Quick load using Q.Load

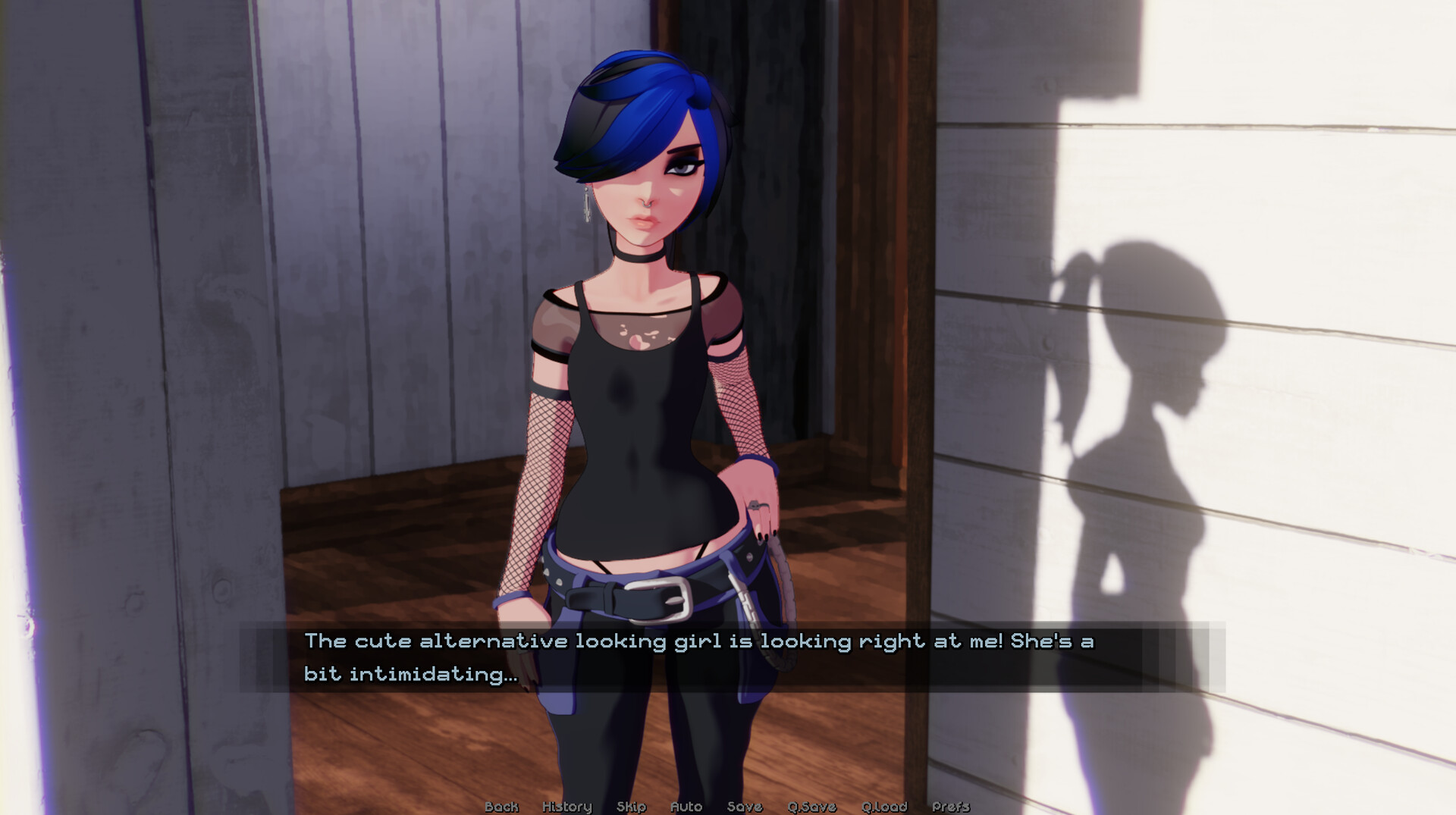[x=883, y=807]
